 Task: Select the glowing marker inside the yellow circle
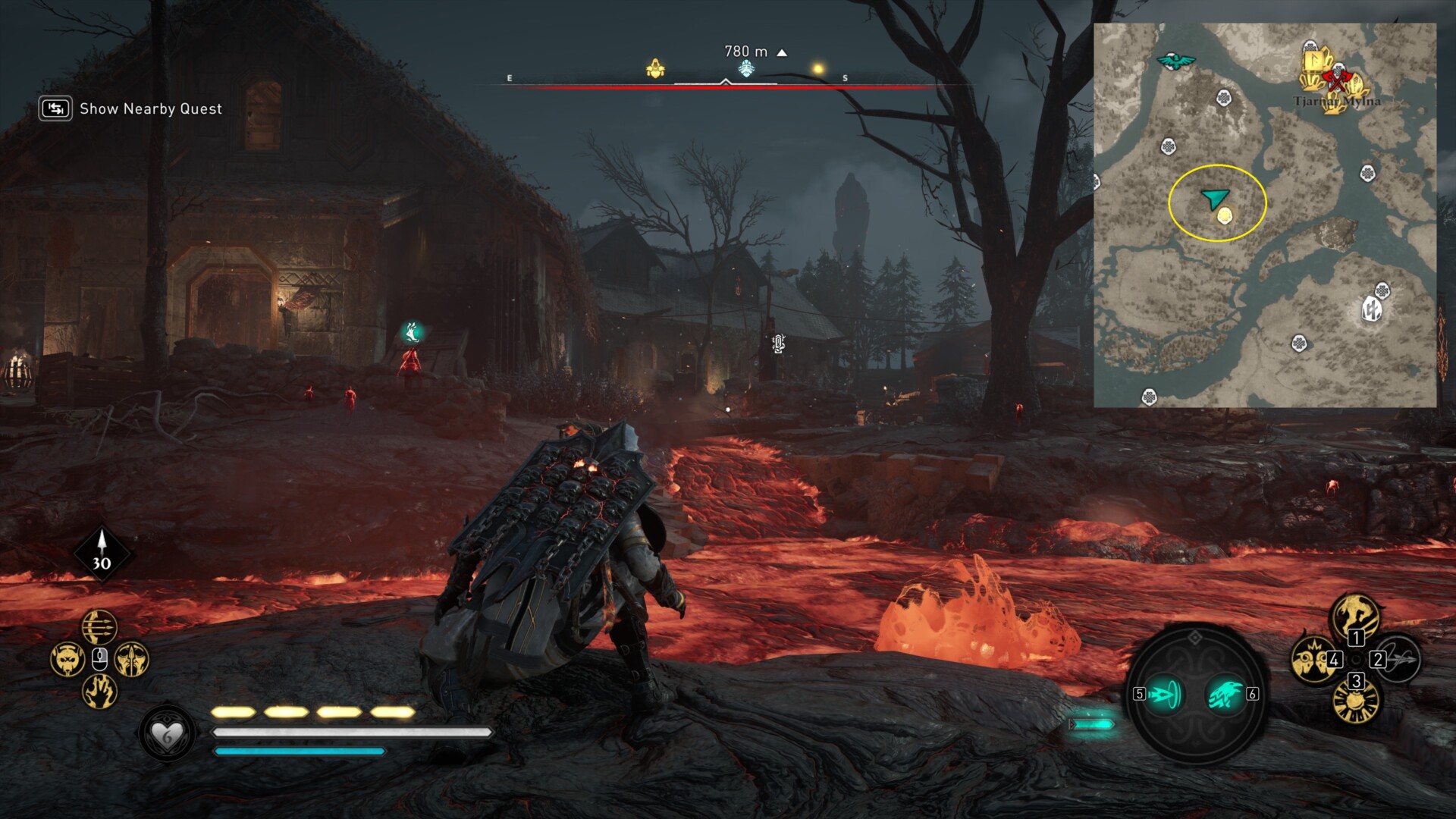coord(1224,217)
